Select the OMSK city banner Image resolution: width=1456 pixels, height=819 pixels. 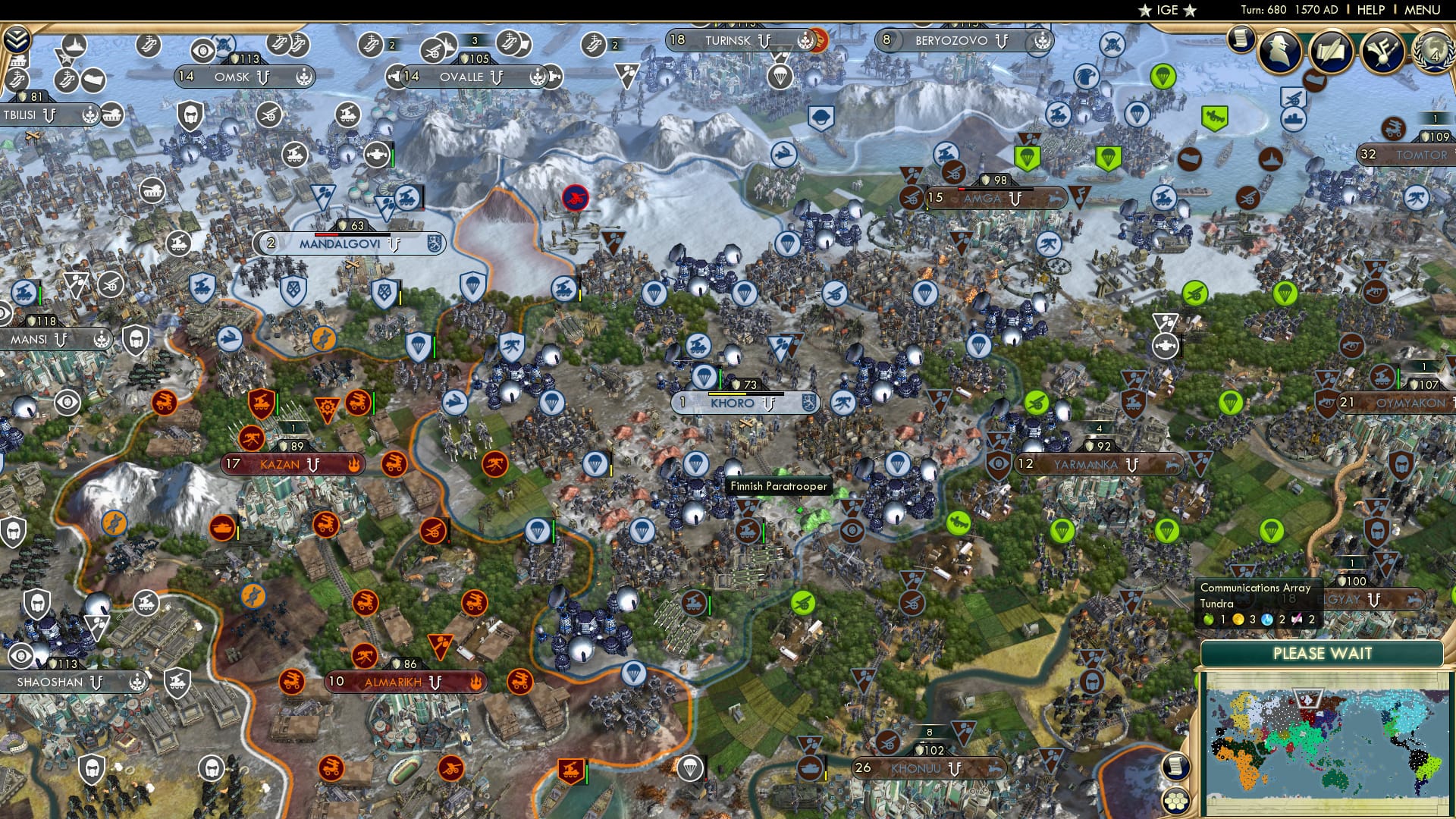click(240, 76)
